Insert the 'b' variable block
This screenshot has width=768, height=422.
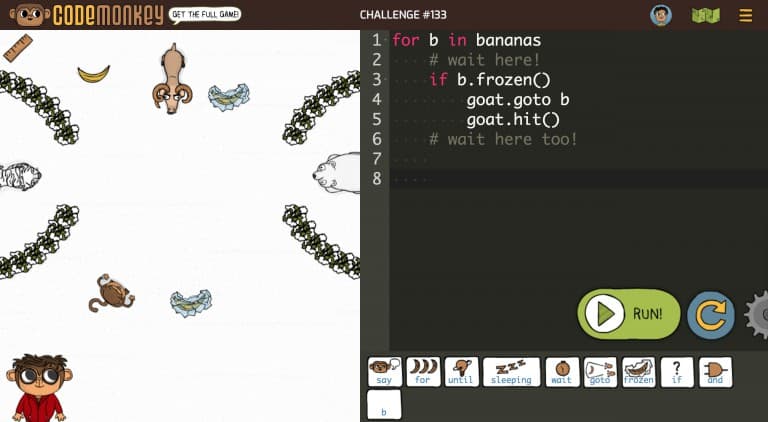click(x=384, y=405)
